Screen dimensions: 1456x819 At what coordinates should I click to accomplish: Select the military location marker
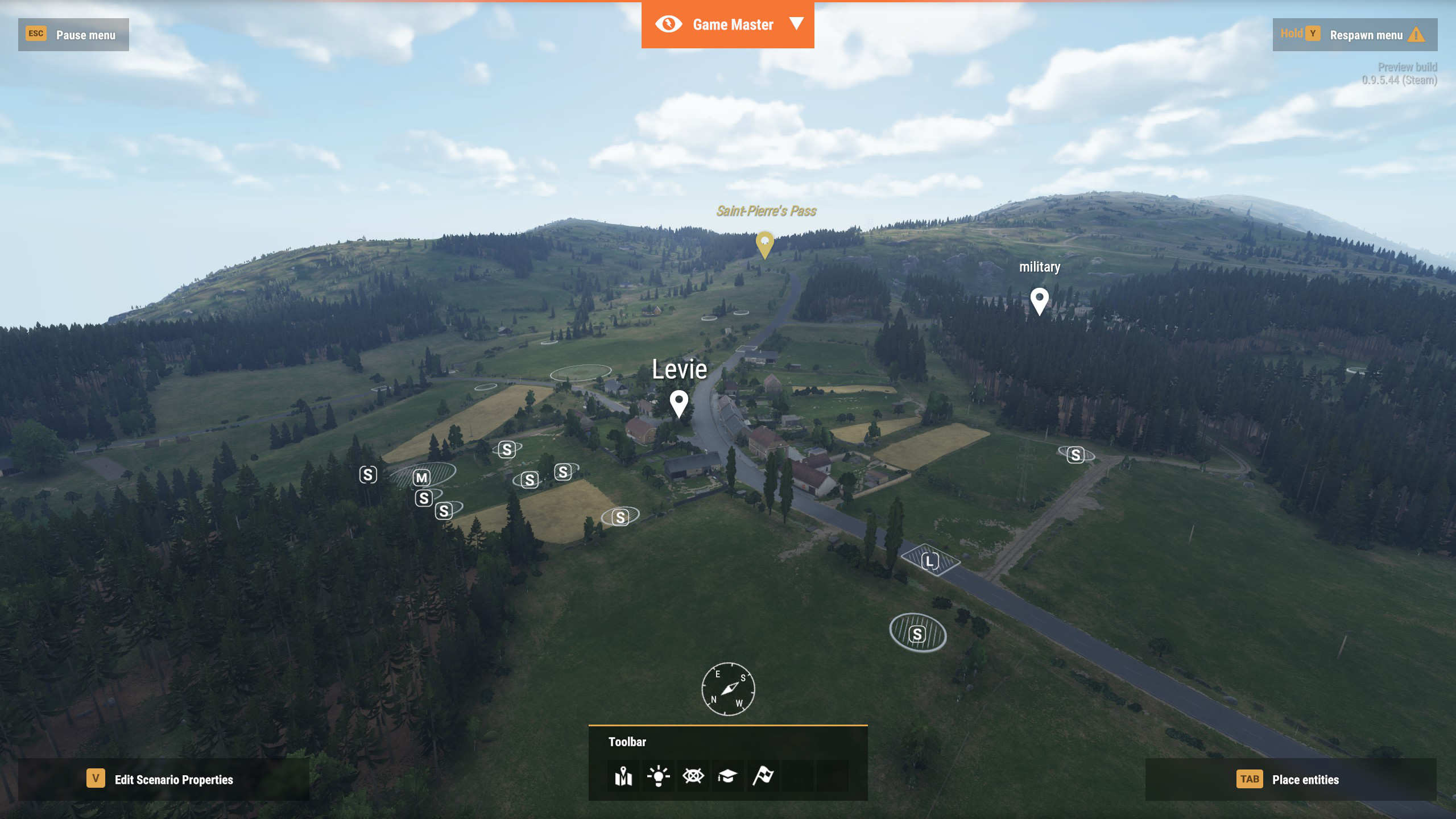click(1039, 300)
